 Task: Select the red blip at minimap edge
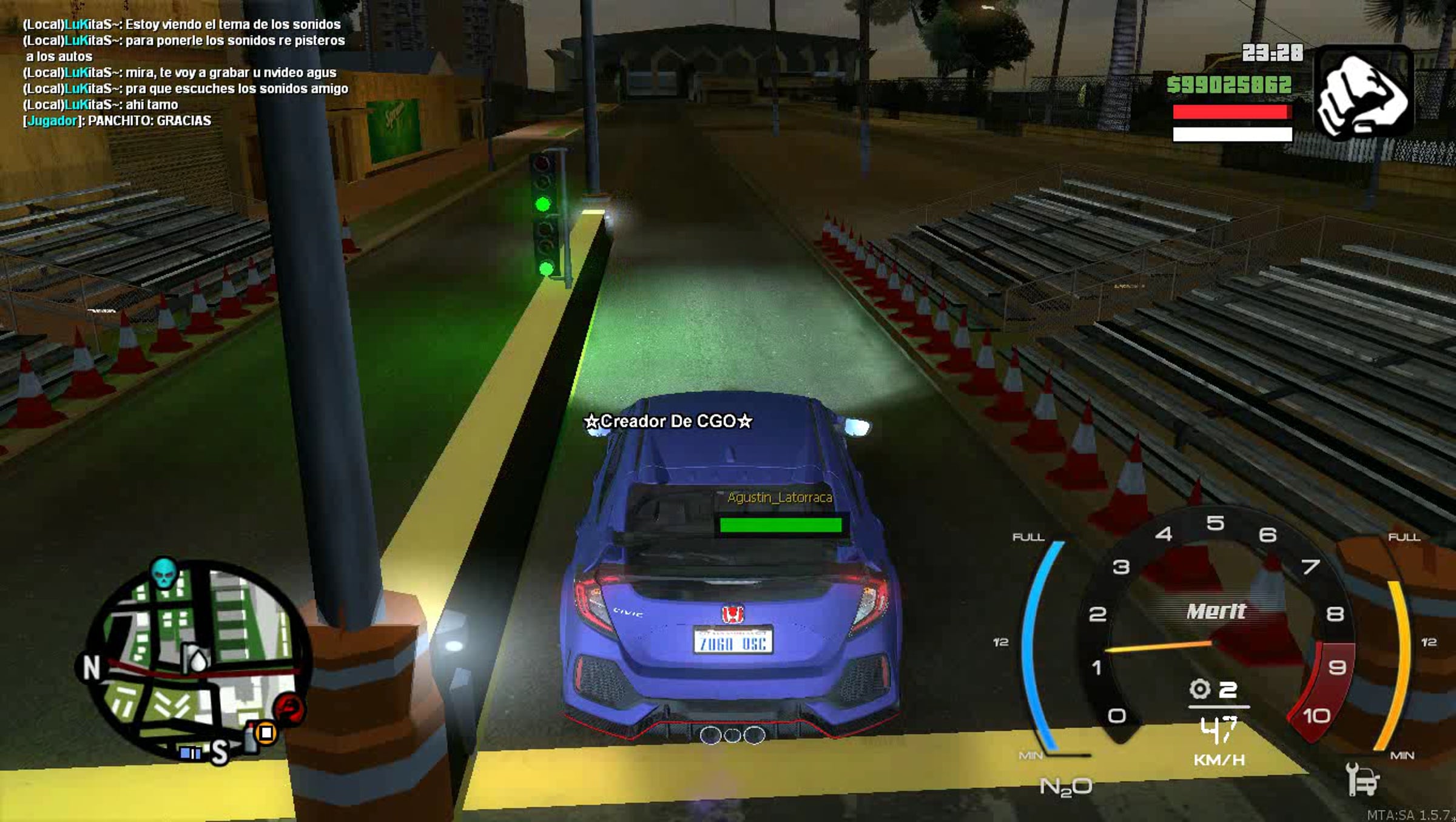[289, 707]
